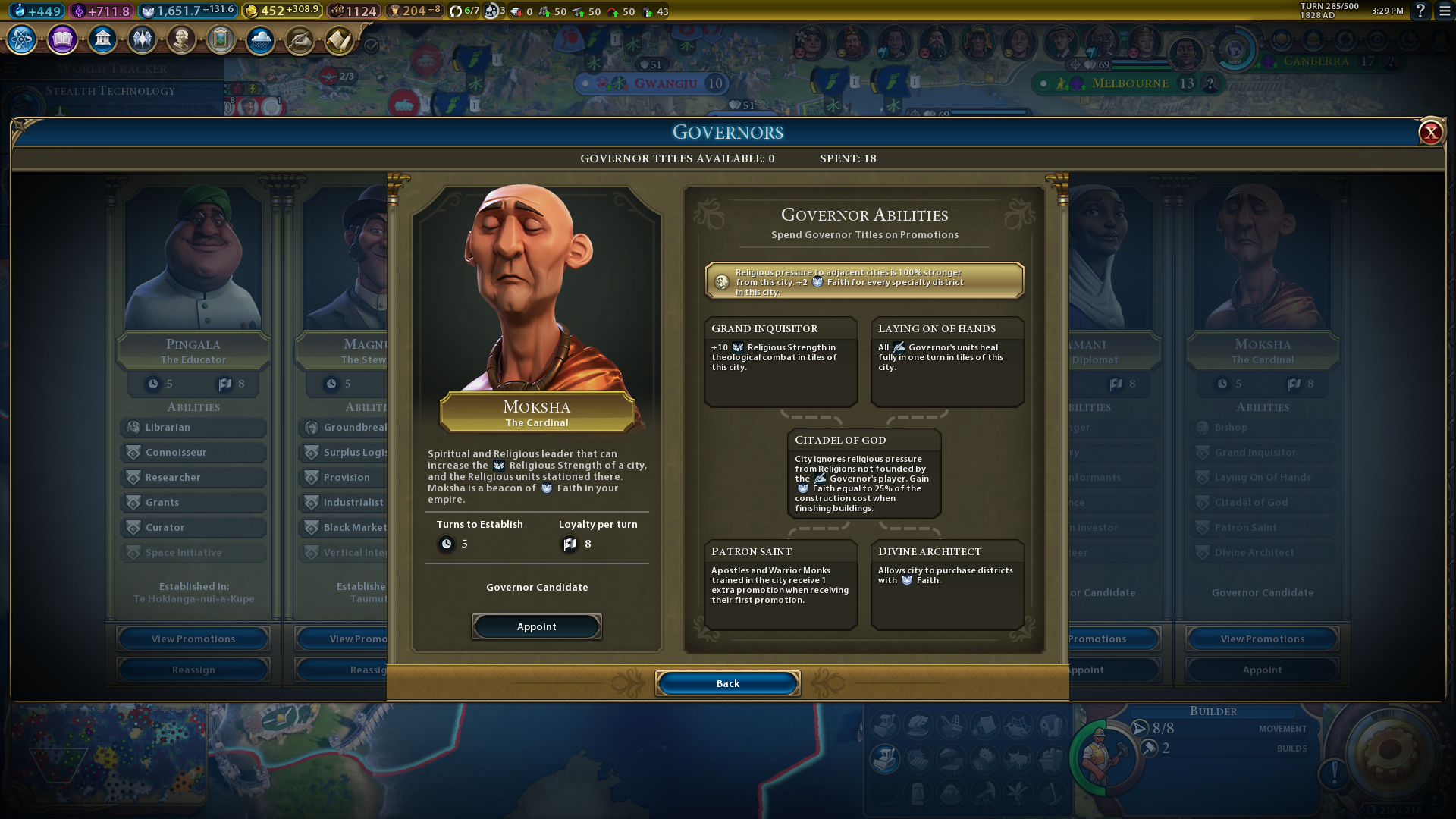The width and height of the screenshot is (1456, 819).
Task: Click the climate cloud icon
Action: (x=260, y=39)
